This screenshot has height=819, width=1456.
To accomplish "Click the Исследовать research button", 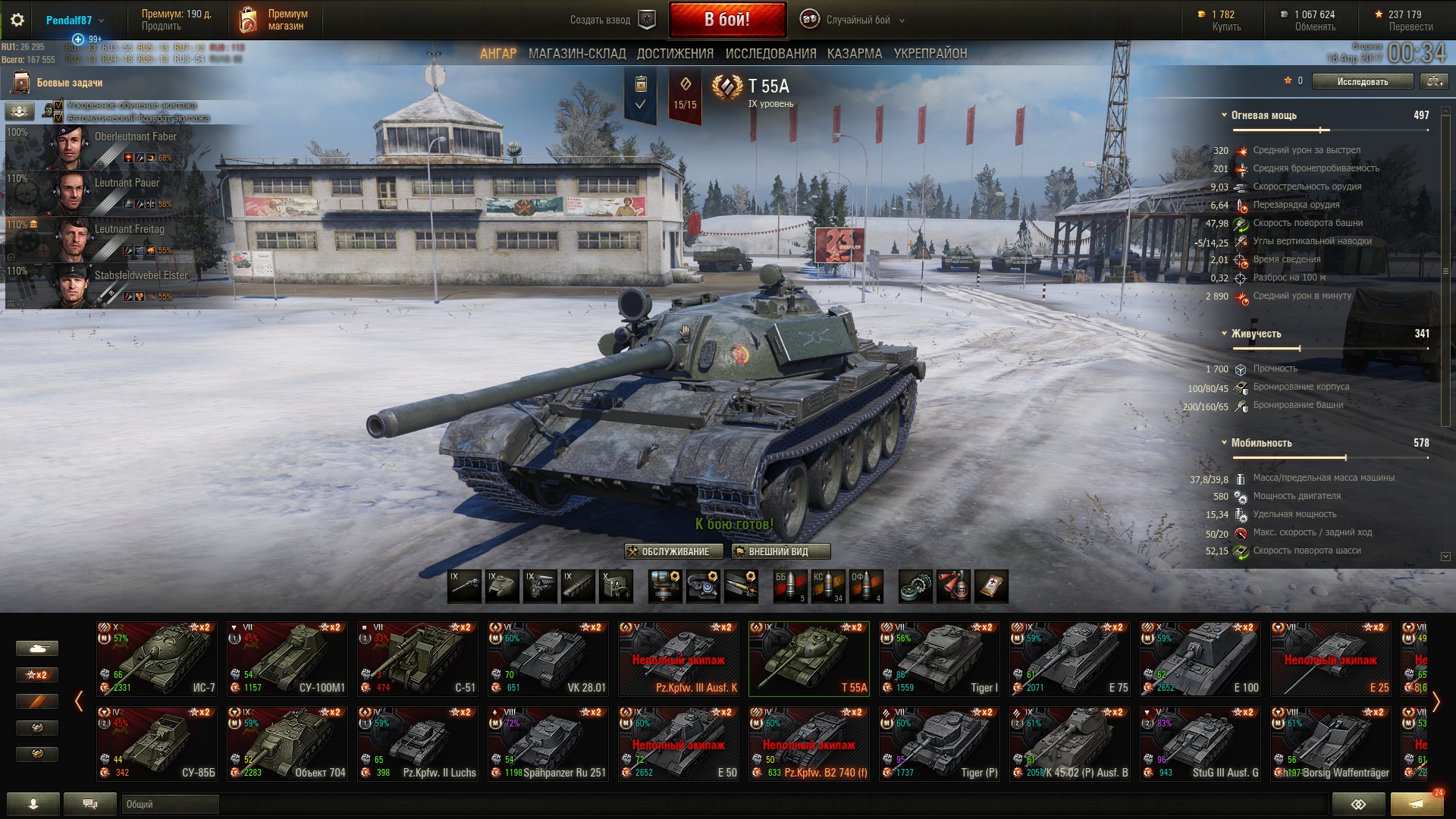I will [x=1362, y=81].
